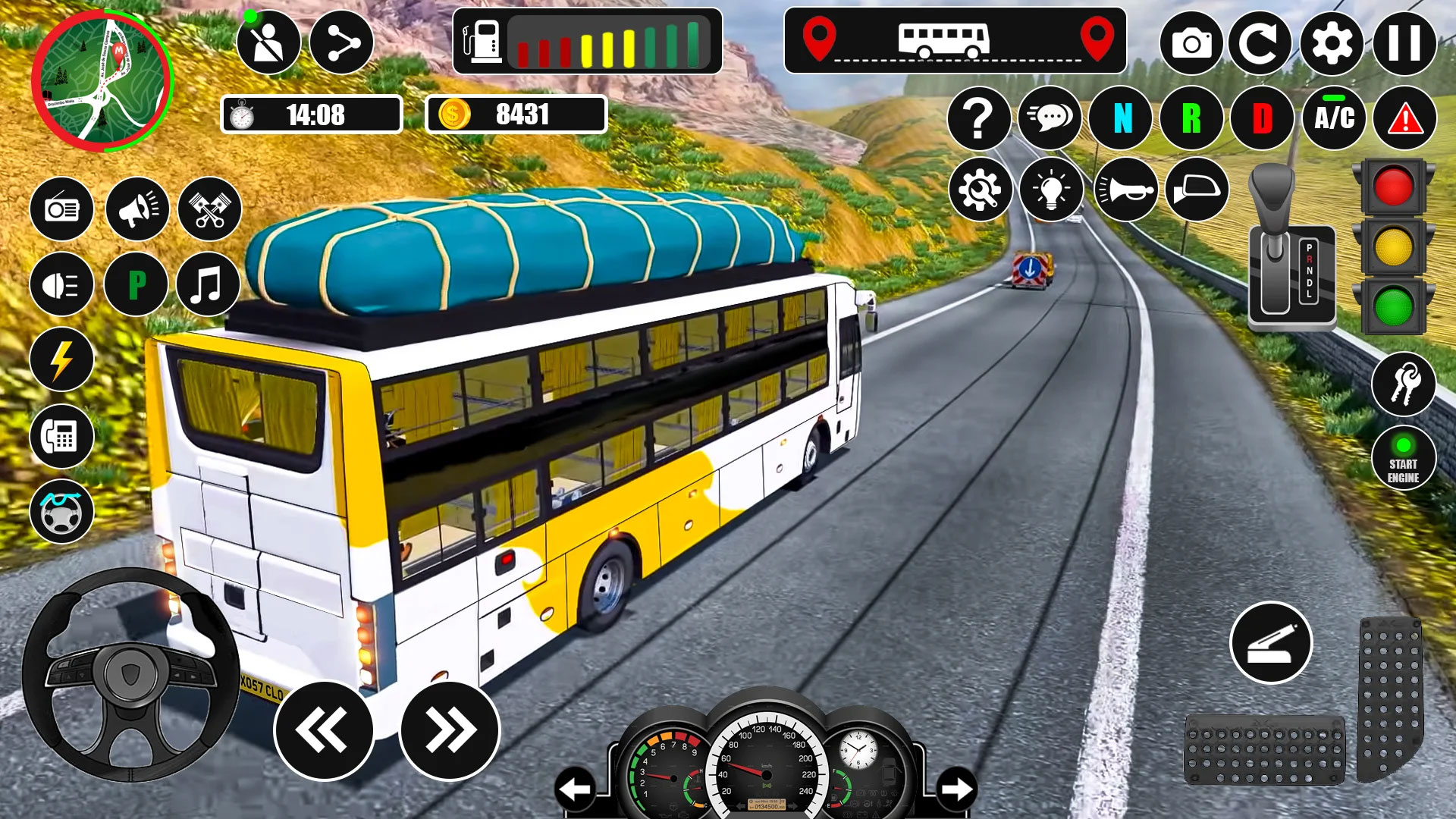Viewport: 1456px width, 819px height.
Task: Select the camera view switcher
Action: coord(1193,42)
